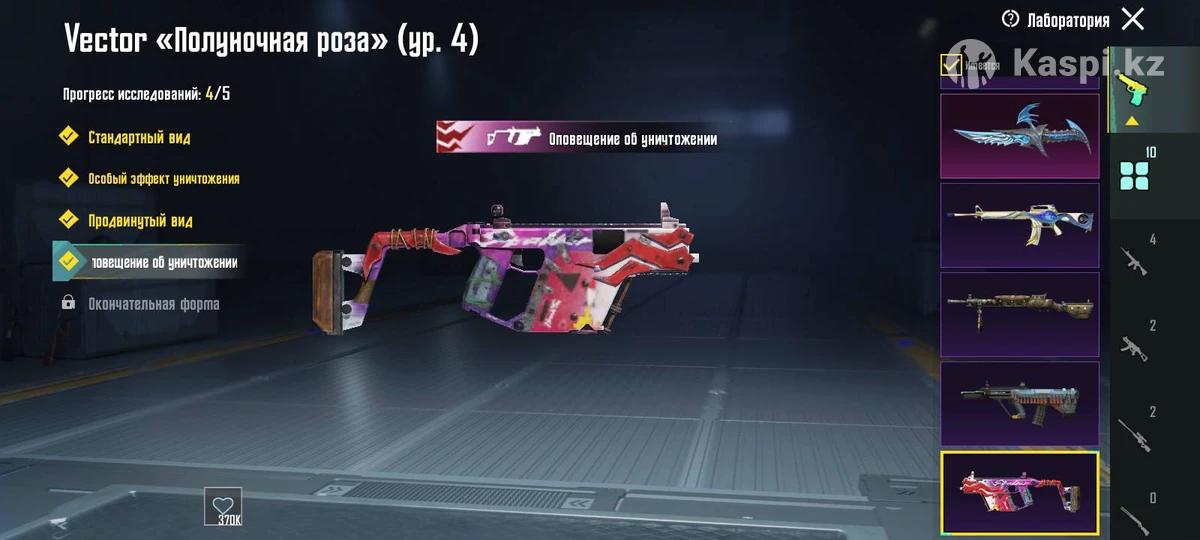
Task: Click the heart like button
Action: 222,505
